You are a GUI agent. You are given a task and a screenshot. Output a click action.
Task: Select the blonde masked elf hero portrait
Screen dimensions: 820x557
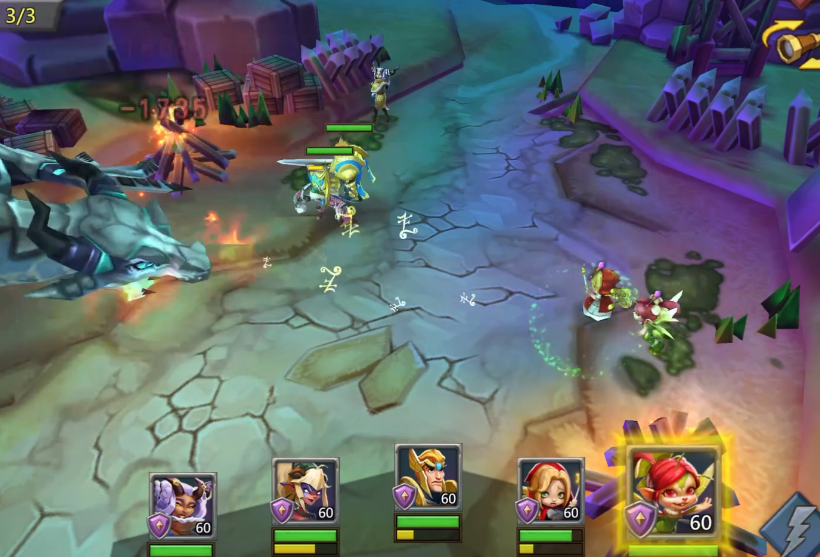click(305, 492)
